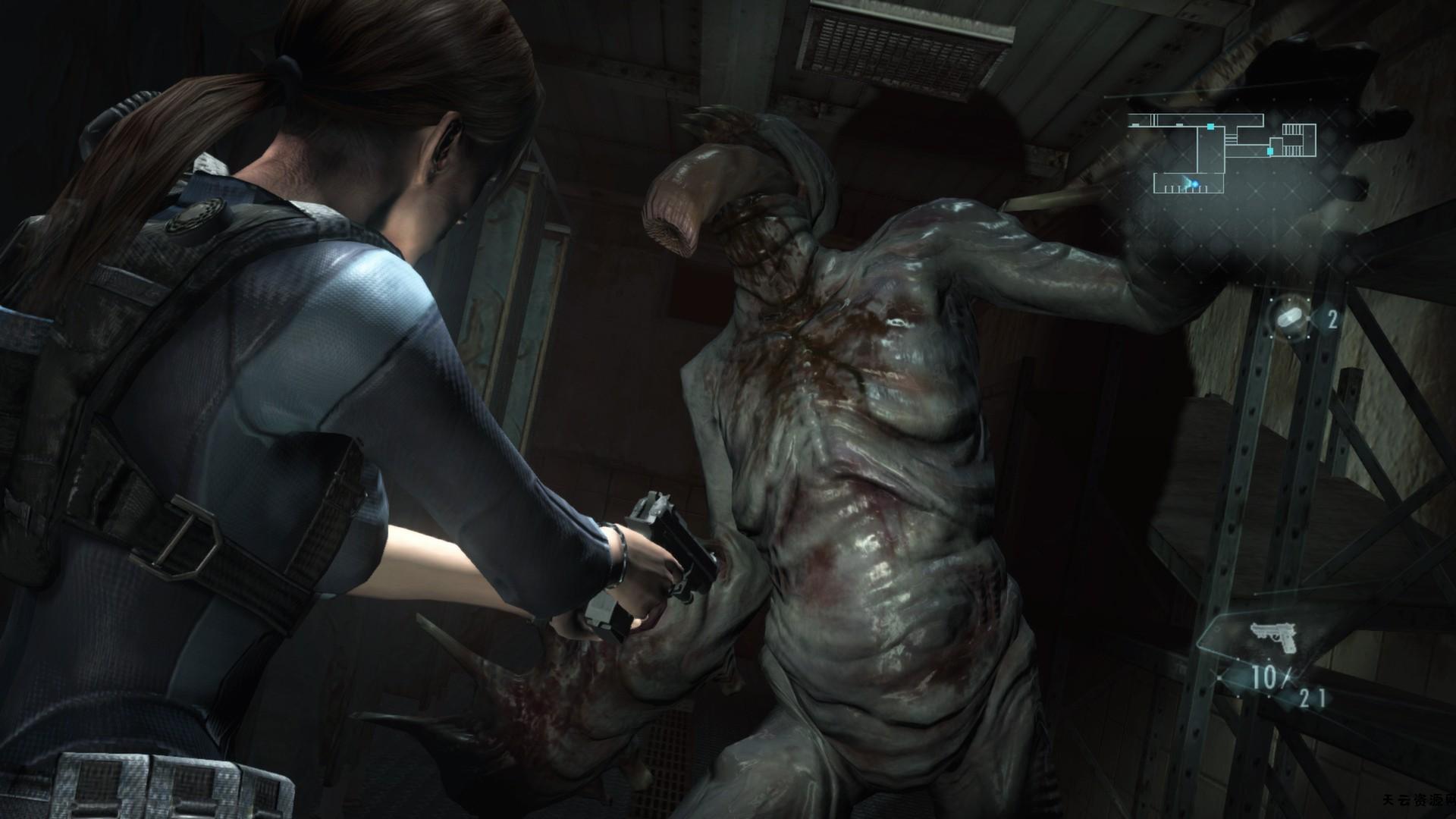Click the upper cyan objective marker on minimap
The image size is (1456, 819).
pos(1210,127)
